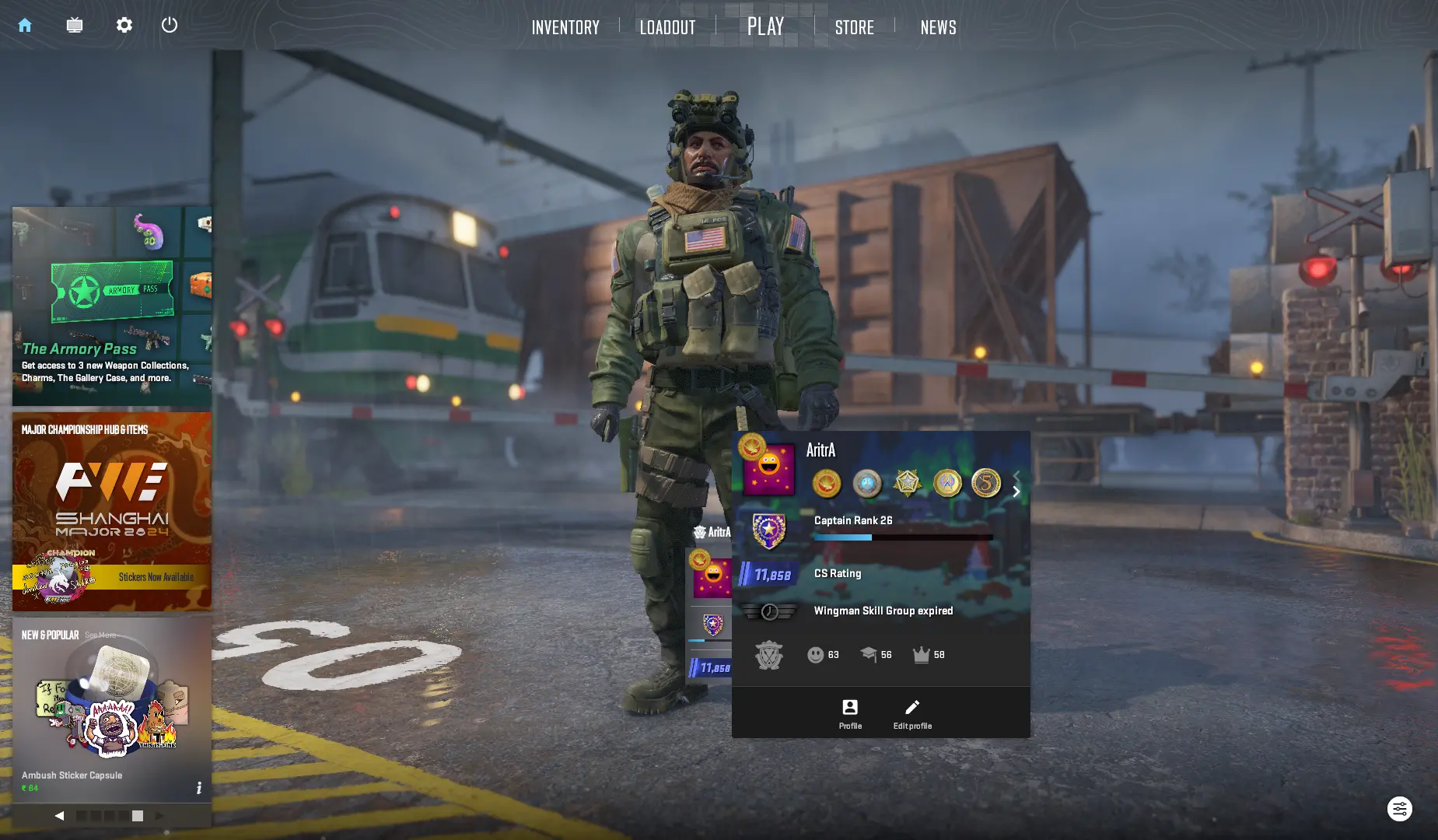Open the player Profile button

click(850, 713)
